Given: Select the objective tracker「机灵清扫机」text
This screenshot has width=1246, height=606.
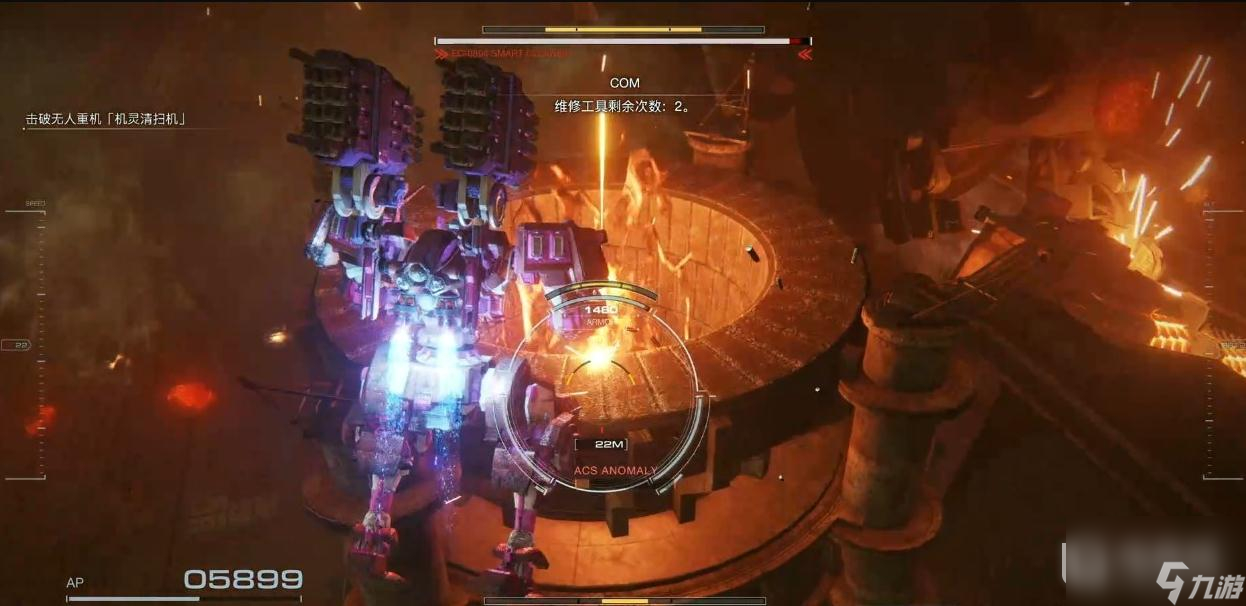Looking at the screenshot, I should (x=107, y=119).
